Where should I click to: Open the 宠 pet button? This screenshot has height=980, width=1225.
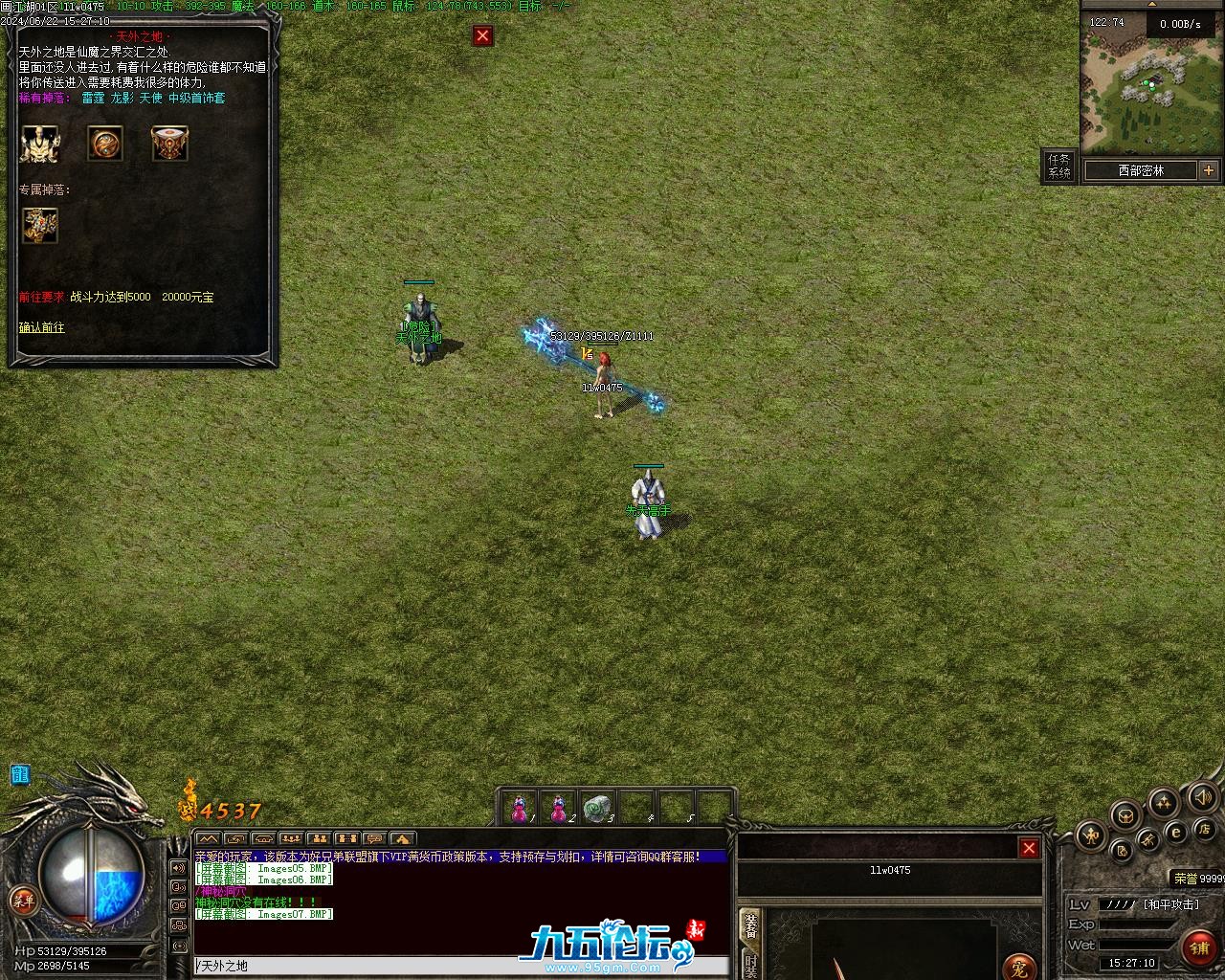[x=1020, y=969]
